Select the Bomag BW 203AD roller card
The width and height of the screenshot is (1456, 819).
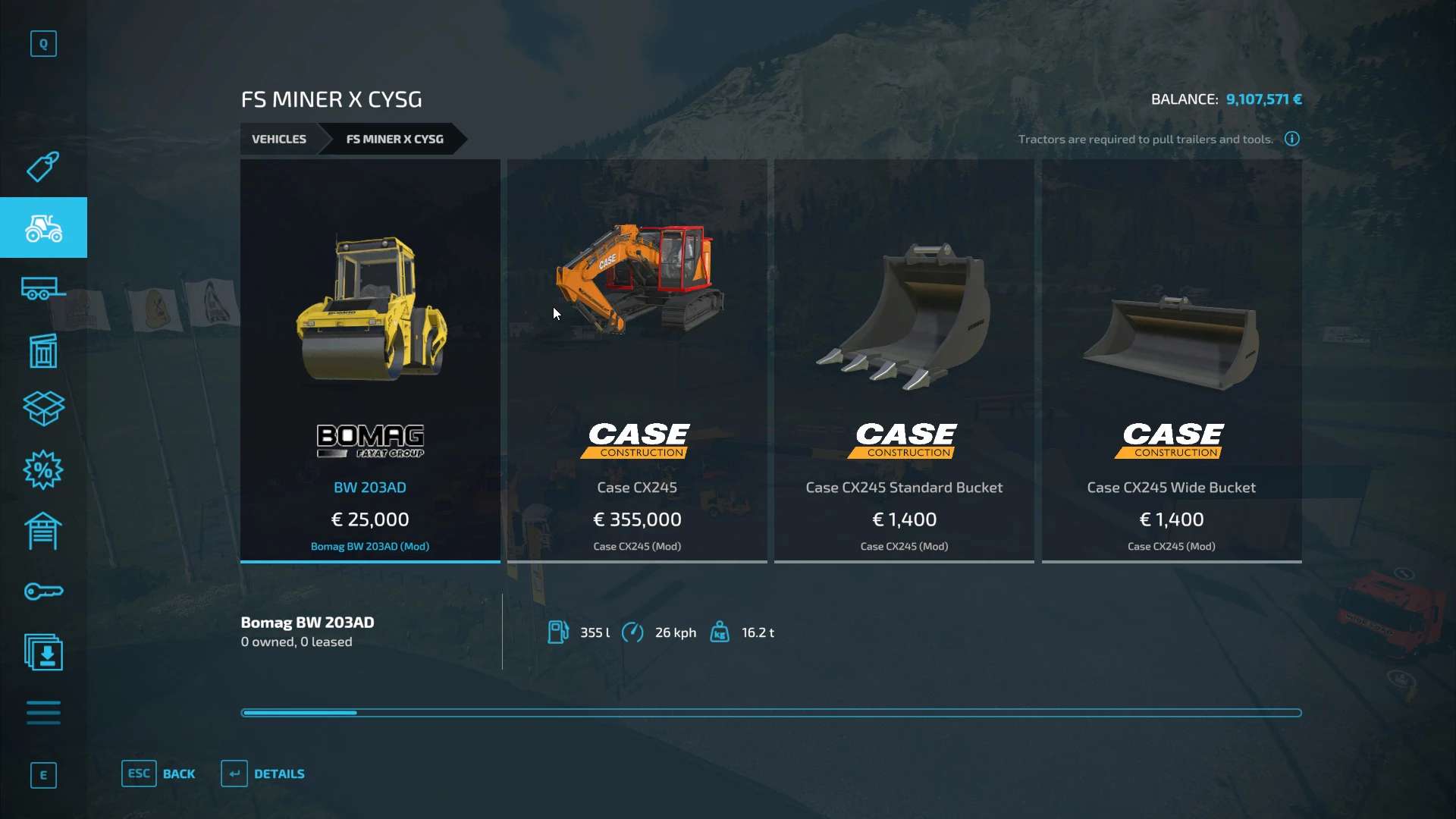[370, 361]
